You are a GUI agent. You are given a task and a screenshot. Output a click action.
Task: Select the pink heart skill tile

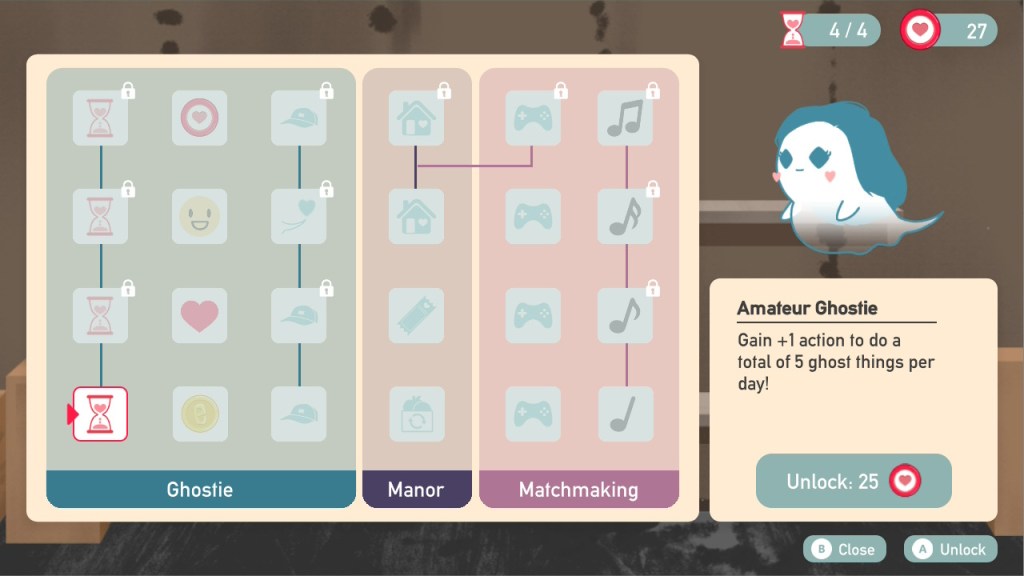pos(199,315)
